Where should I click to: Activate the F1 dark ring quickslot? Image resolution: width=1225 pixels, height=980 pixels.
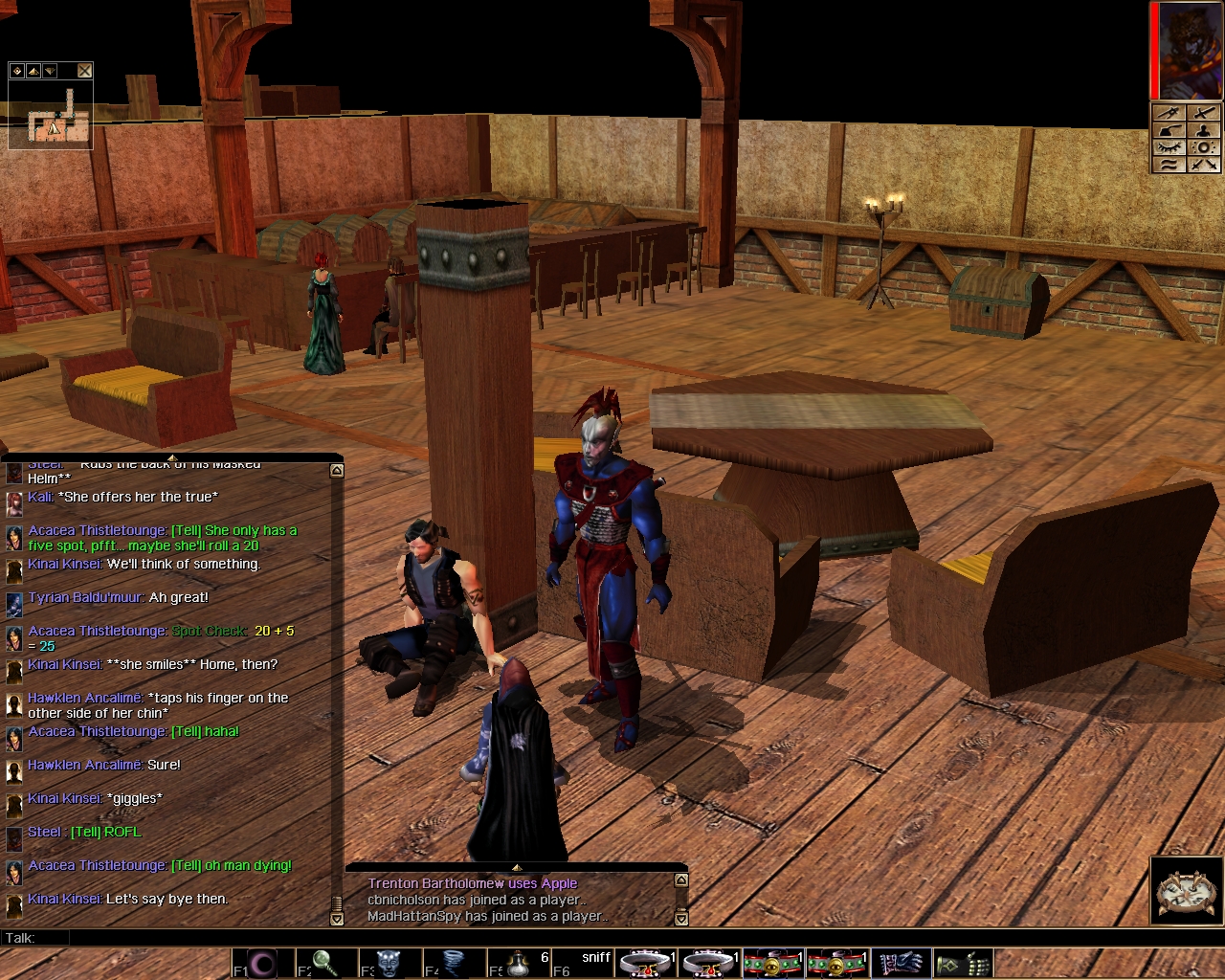coord(261,962)
